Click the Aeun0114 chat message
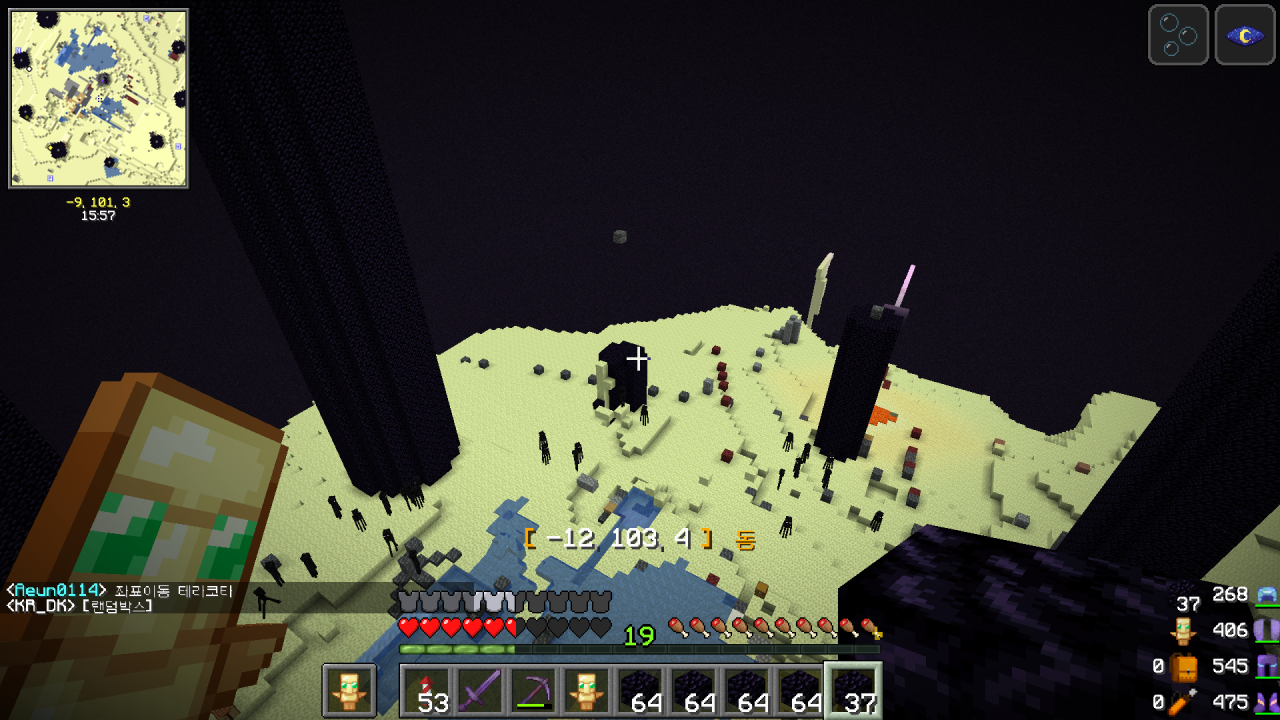1280x720 pixels. [x=120, y=591]
